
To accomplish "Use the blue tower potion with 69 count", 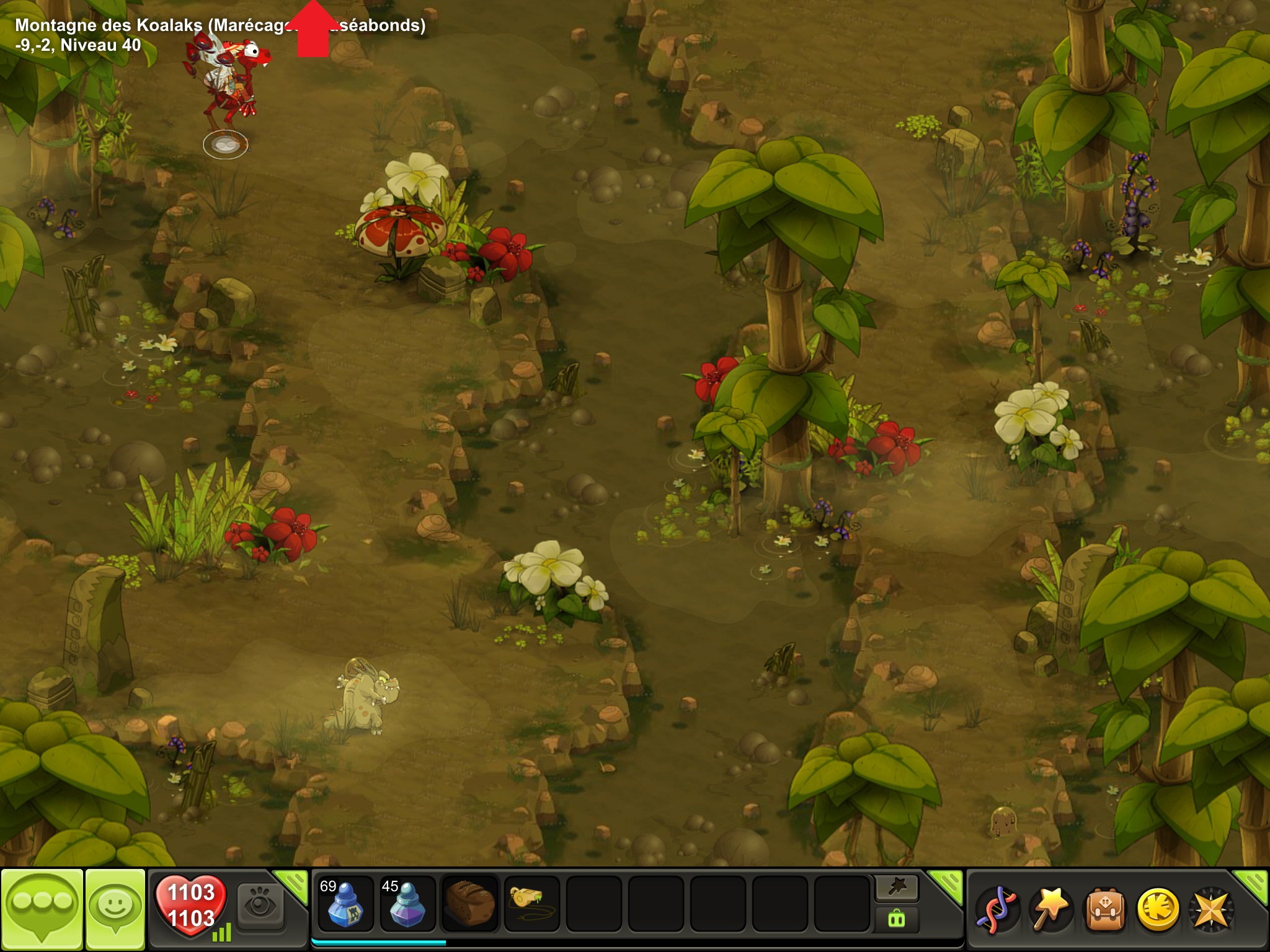I will 345,904.
